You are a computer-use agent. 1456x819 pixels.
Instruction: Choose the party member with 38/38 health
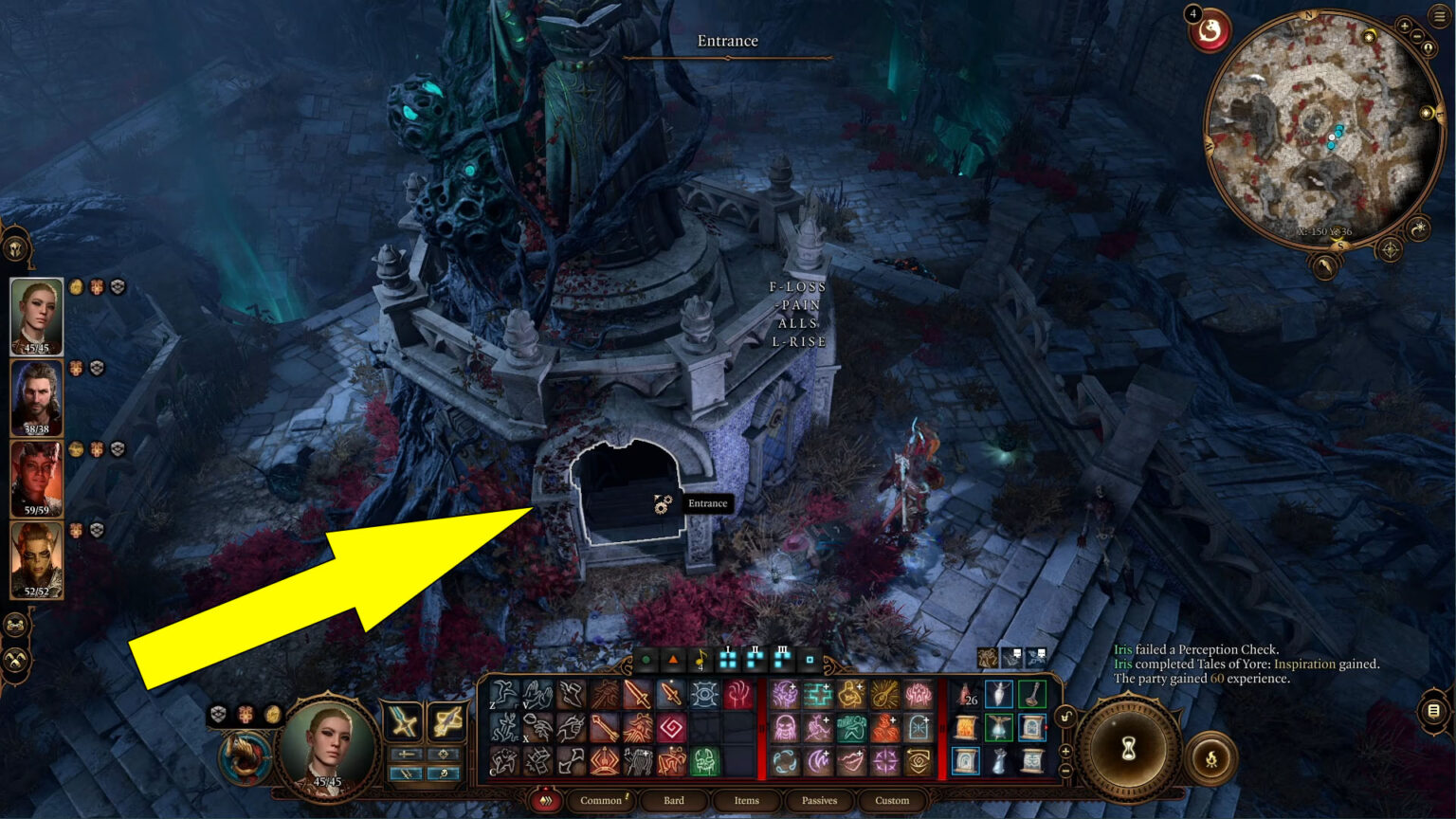pyautogui.click(x=37, y=397)
